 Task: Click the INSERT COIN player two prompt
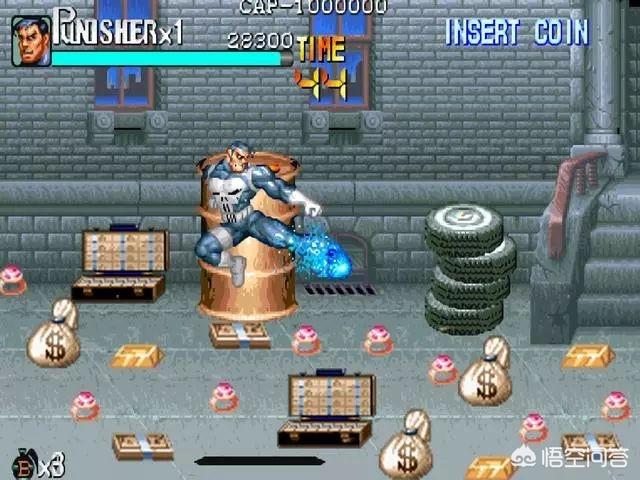(516, 31)
